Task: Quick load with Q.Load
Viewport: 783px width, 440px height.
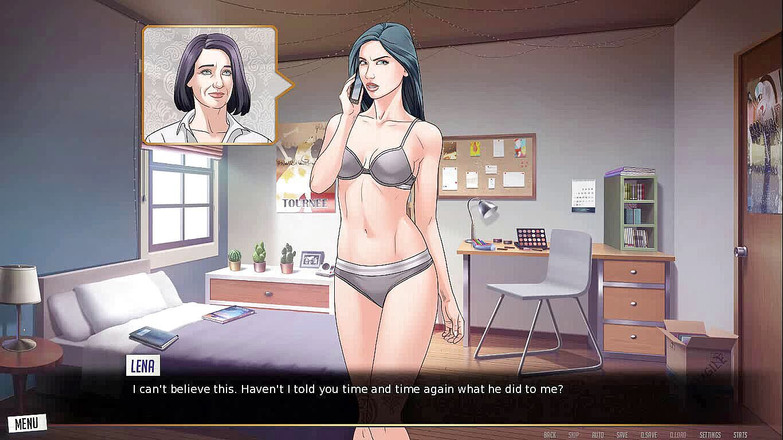Action: coord(678,435)
